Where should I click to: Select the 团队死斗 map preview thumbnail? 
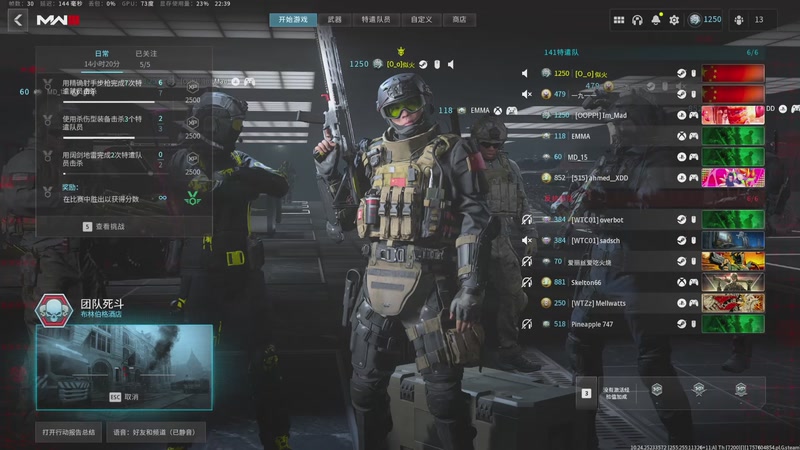click(124, 366)
